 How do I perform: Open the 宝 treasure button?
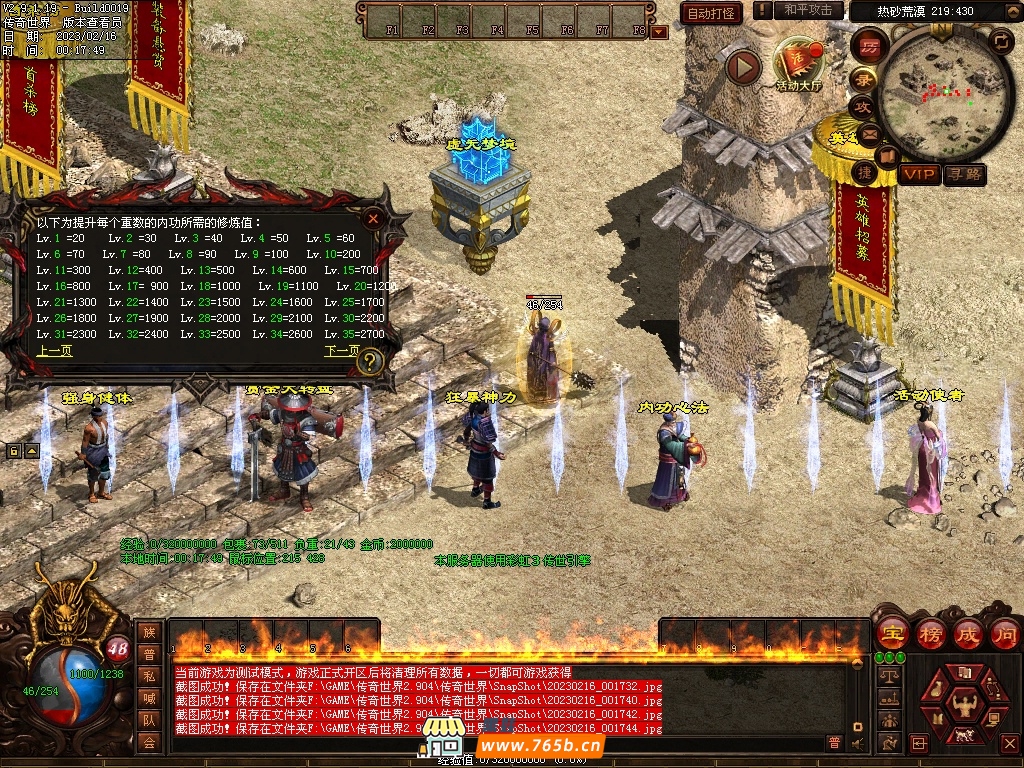pyautogui.click(x=891, y=633)
